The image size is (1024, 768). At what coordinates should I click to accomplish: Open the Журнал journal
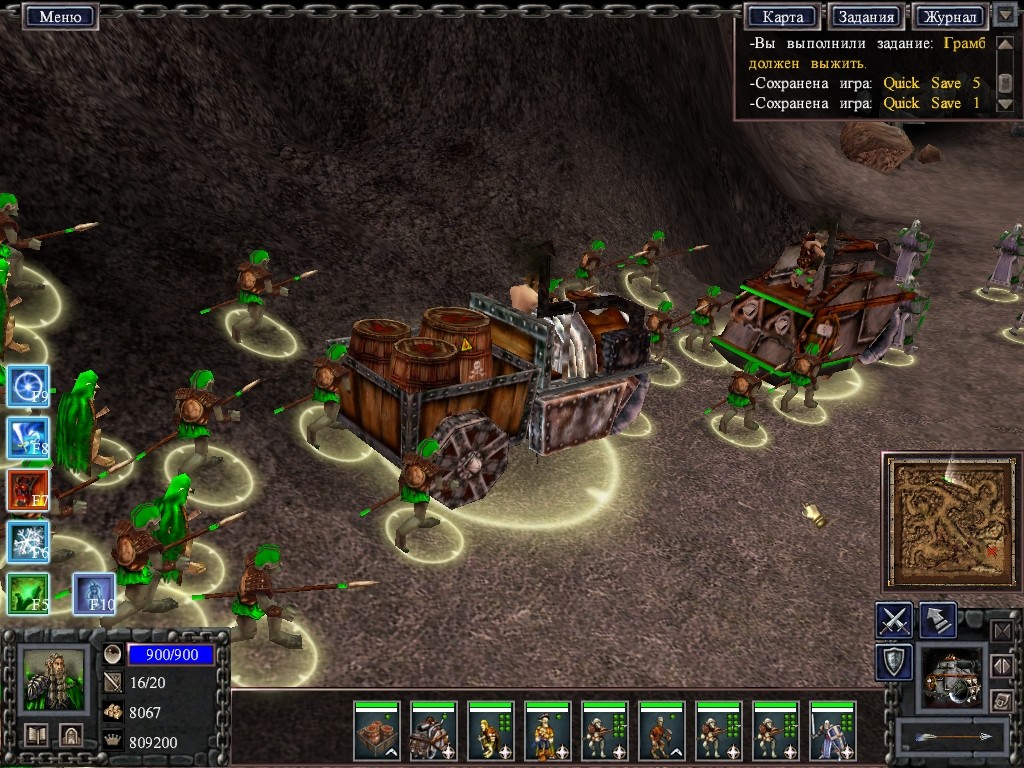[949, 17]
